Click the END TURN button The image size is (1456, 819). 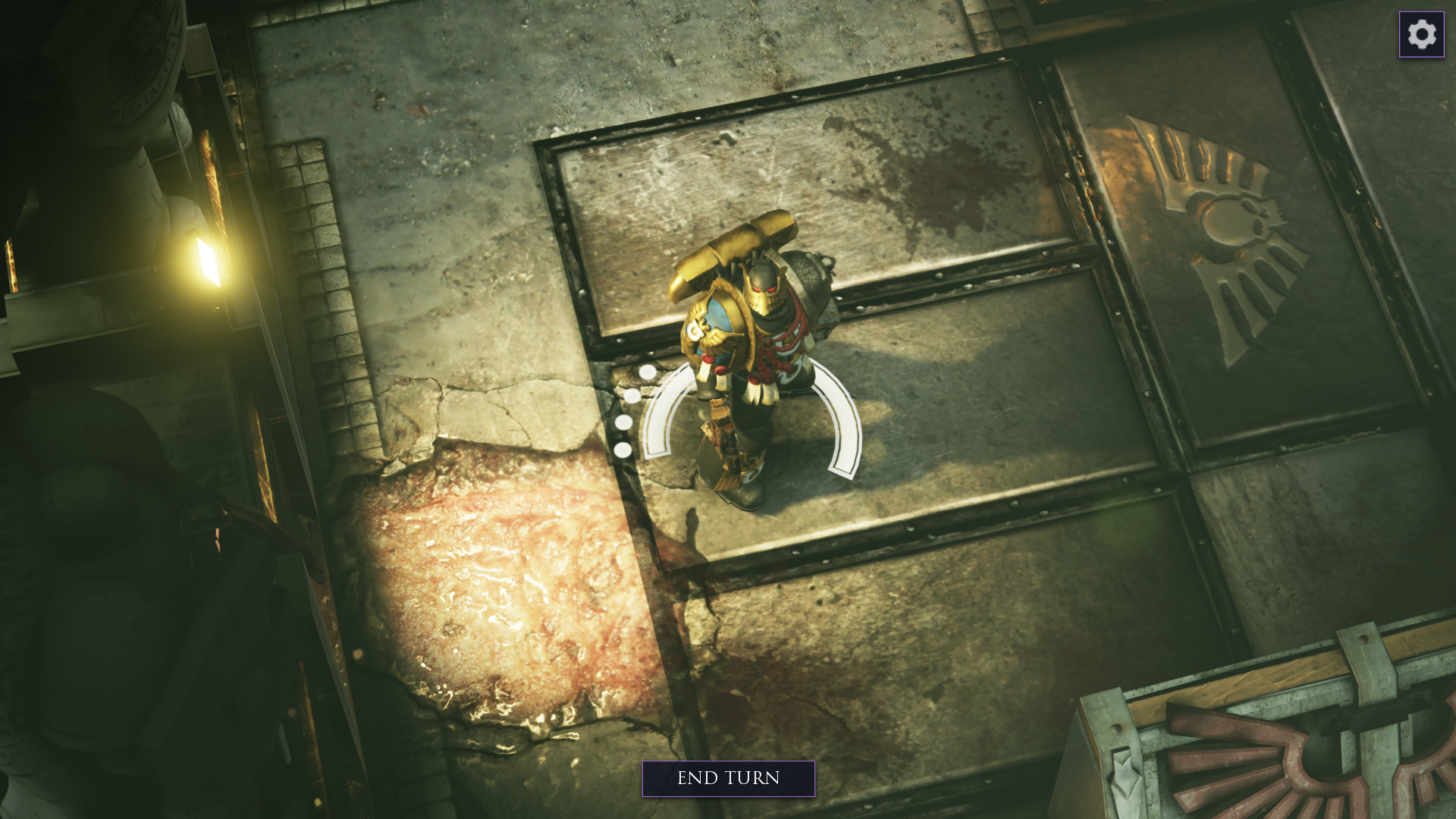(728, 779)
